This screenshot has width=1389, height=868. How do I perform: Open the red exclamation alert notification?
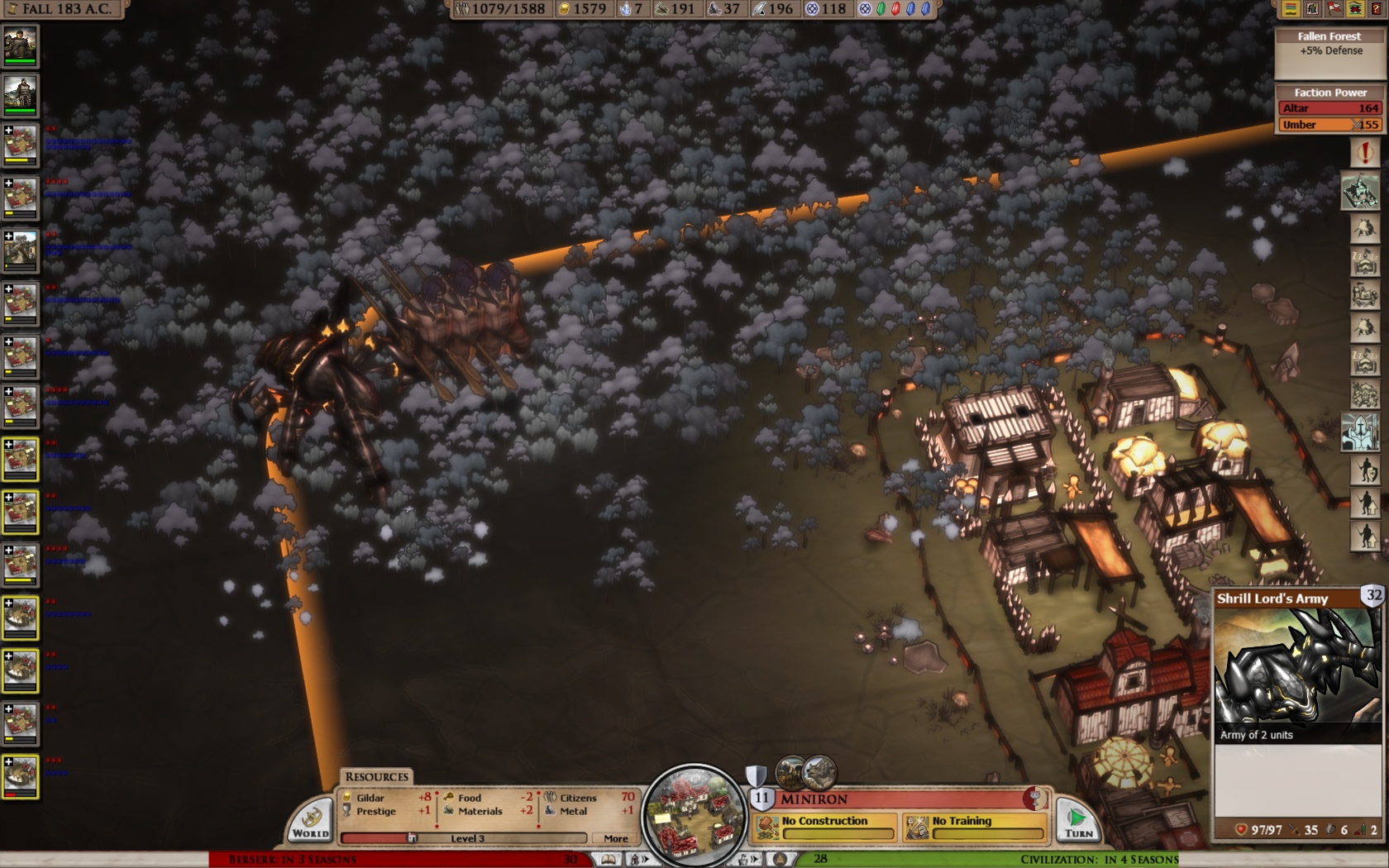coord(1364,153)
